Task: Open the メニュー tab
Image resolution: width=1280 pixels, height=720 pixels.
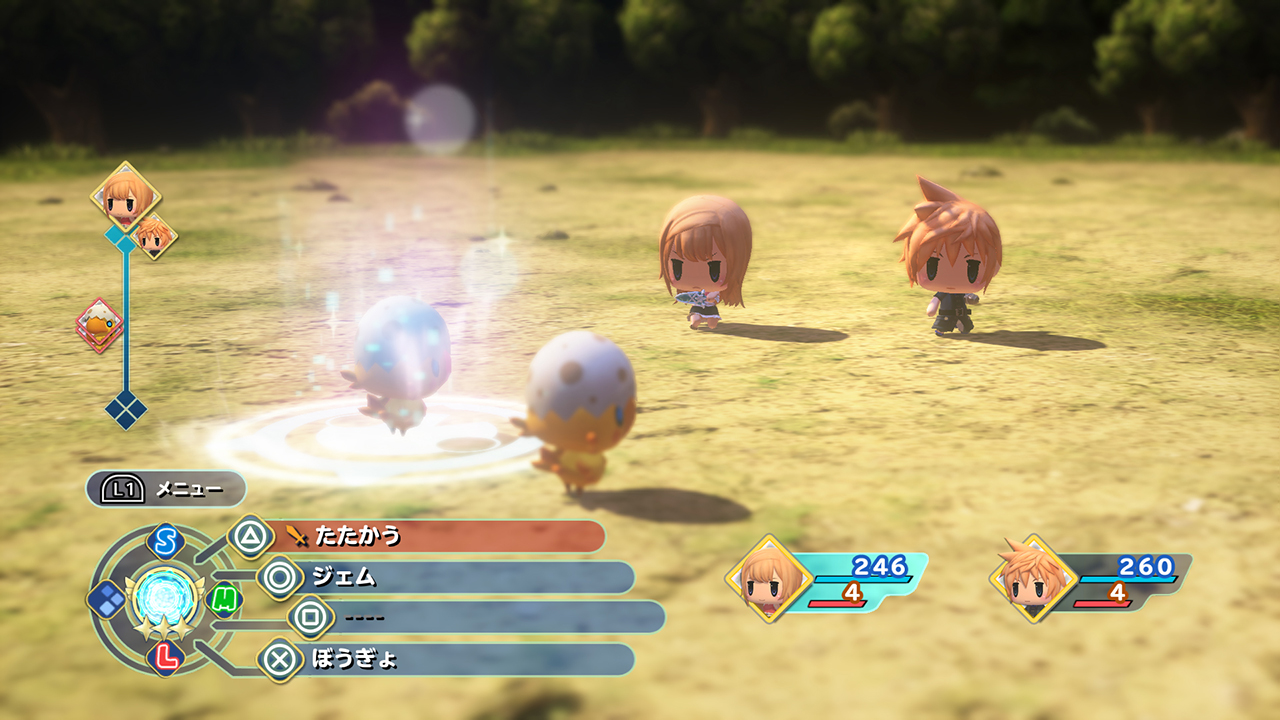Action: point(166,489)
